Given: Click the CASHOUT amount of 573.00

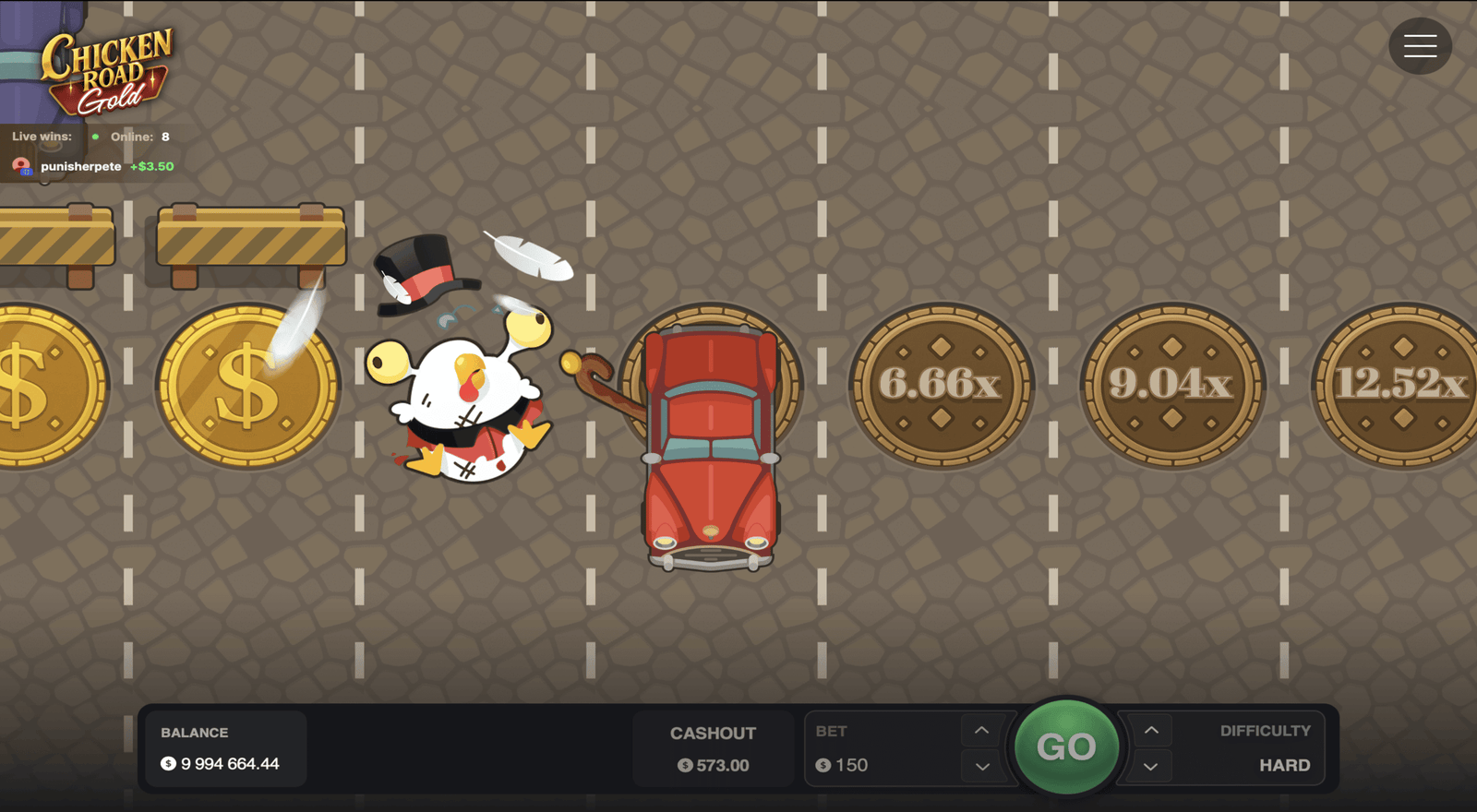Looking at the screenshot, I should tap(713, 764).
